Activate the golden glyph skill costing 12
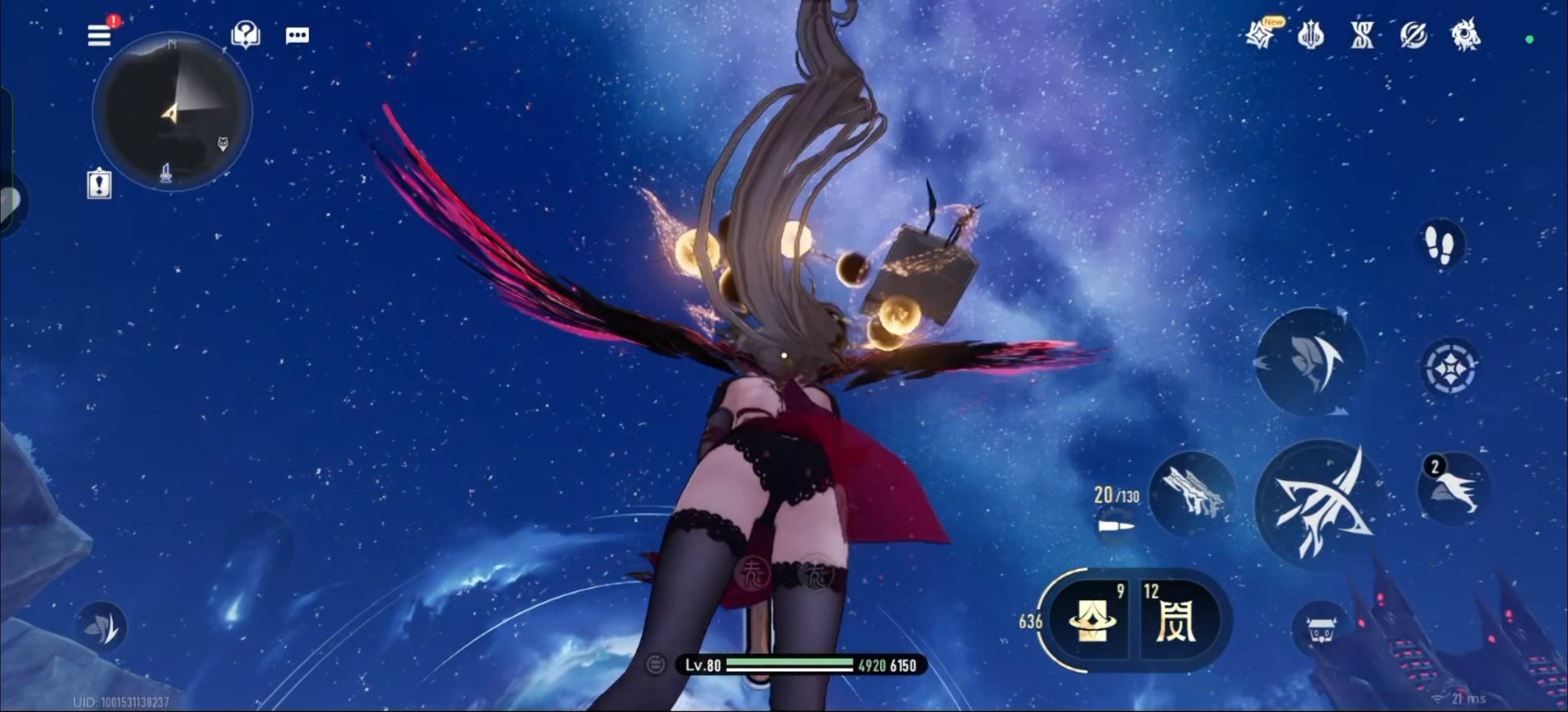The width and height of the screenshot is (1568, 712). [x=1176, y=621]
